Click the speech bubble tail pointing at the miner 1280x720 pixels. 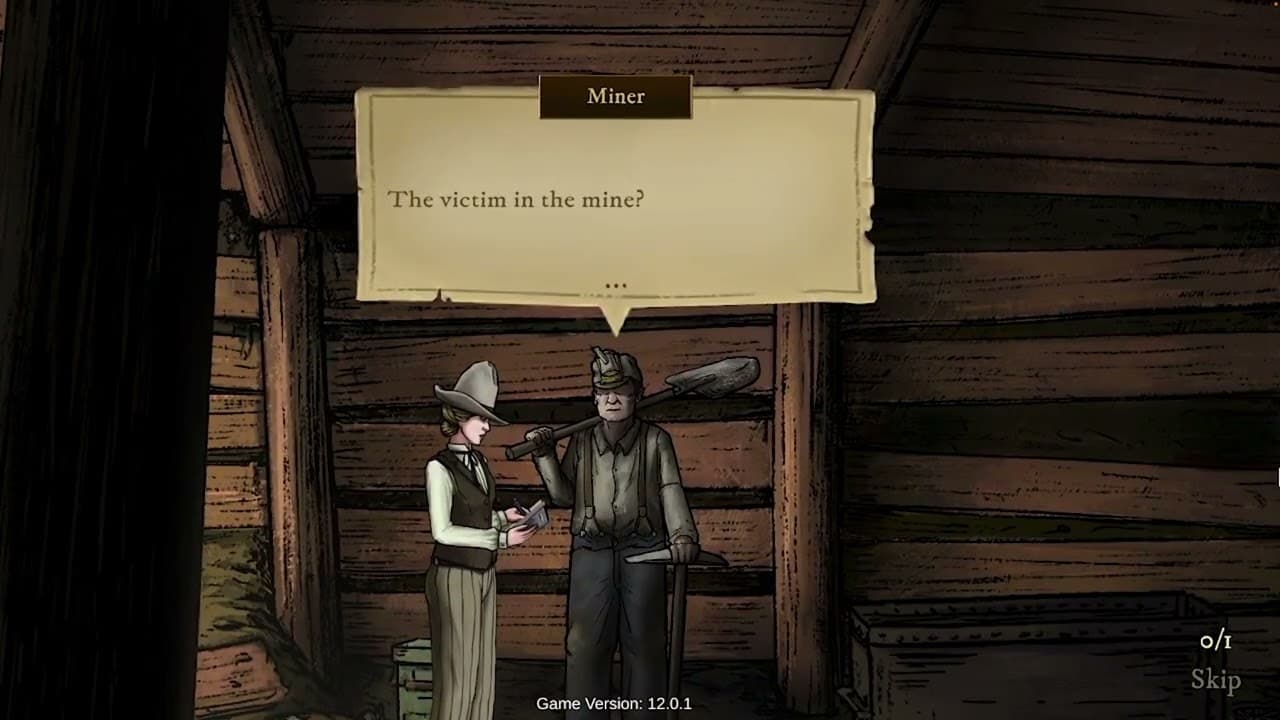(x=618, y=318)
